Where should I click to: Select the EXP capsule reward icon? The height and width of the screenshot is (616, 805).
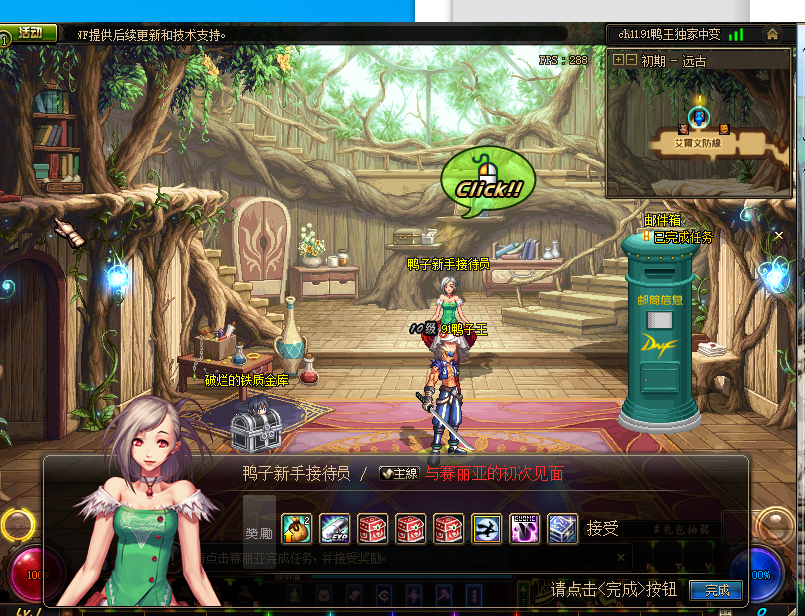pos(334,527)
